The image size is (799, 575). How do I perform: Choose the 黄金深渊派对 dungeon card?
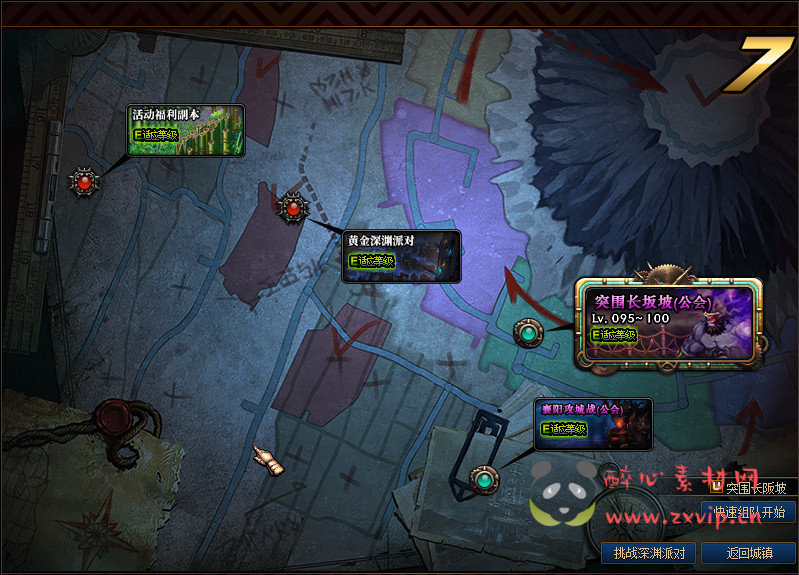tap(401, 256)
